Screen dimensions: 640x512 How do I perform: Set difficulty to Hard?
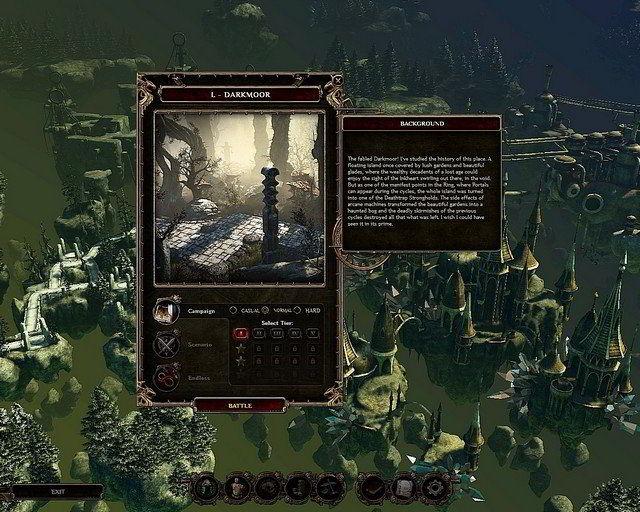[298, 310]
